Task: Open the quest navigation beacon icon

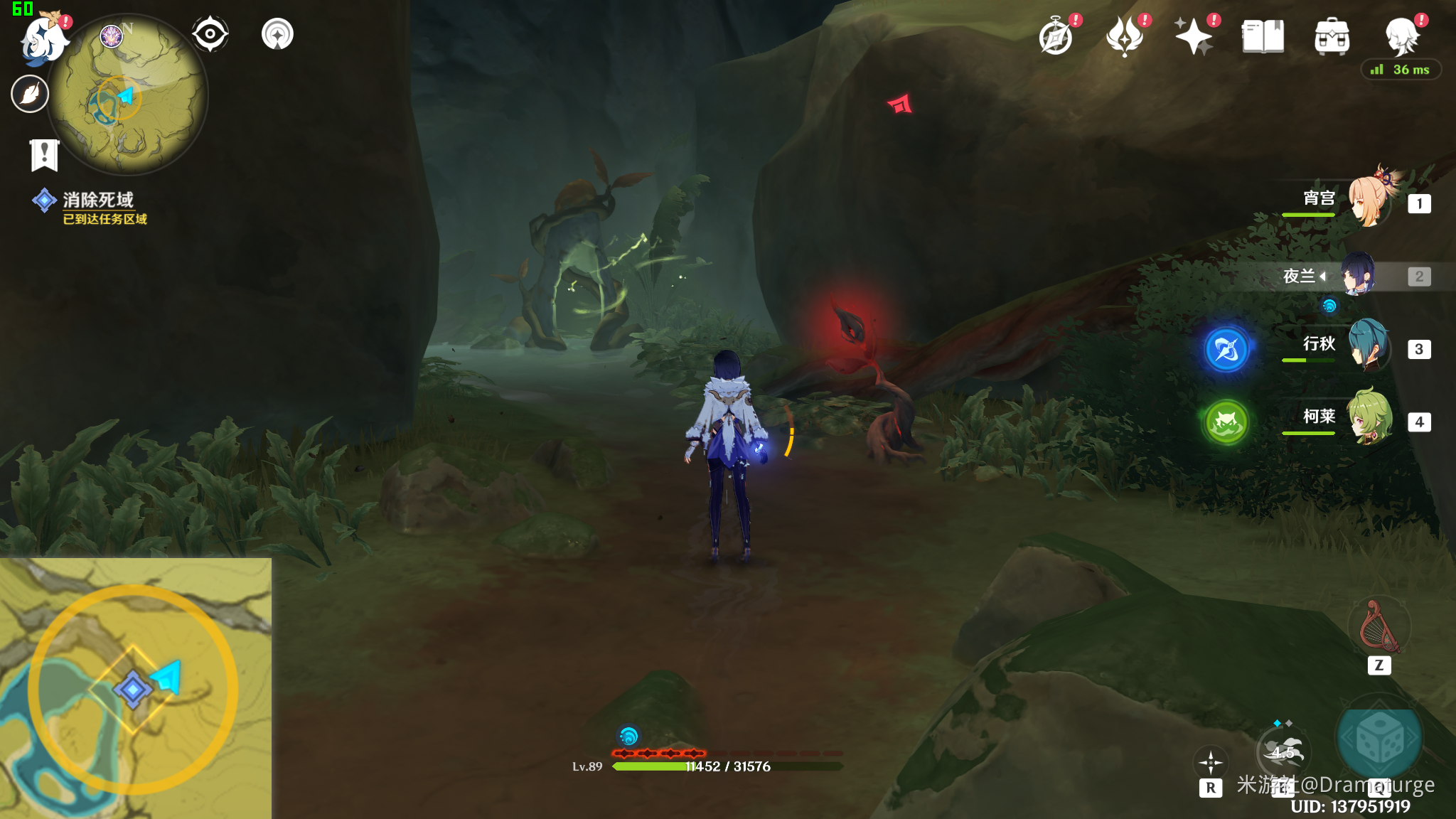Action: (x=277, y=34)
